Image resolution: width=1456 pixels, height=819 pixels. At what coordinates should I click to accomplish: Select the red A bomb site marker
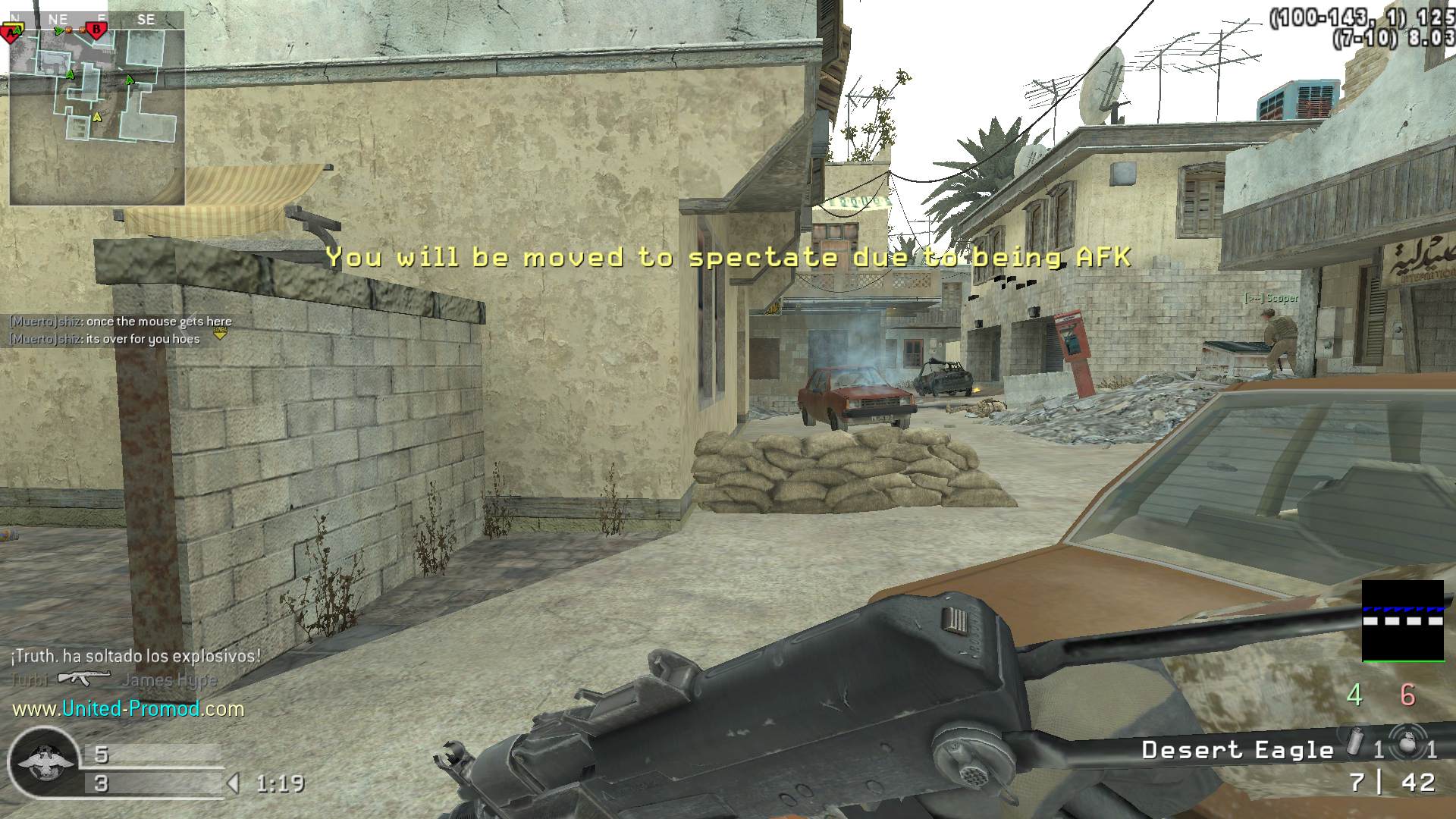click(x=12, y=32)
